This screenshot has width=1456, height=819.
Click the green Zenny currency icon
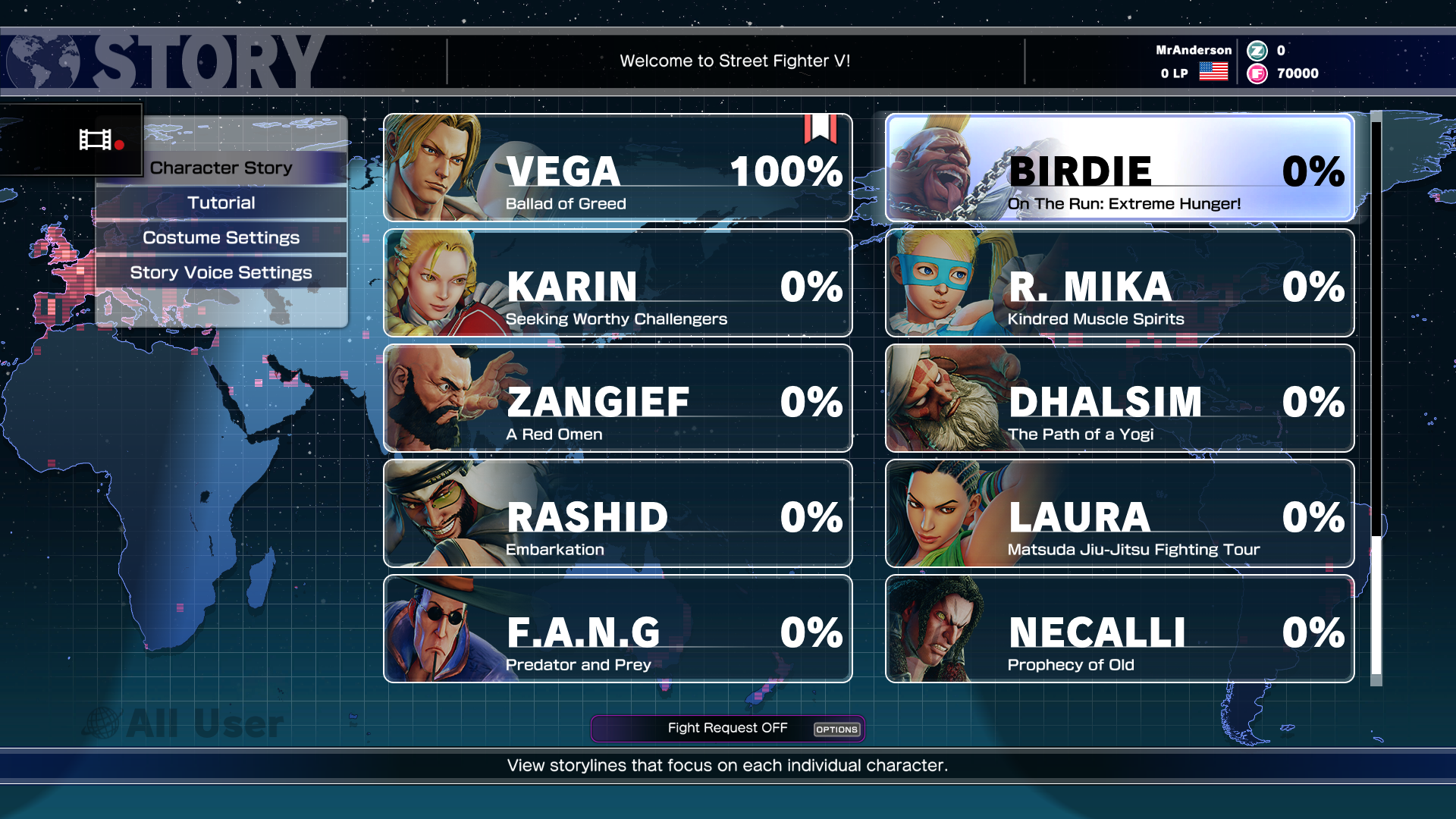(x=1258, y=51)
